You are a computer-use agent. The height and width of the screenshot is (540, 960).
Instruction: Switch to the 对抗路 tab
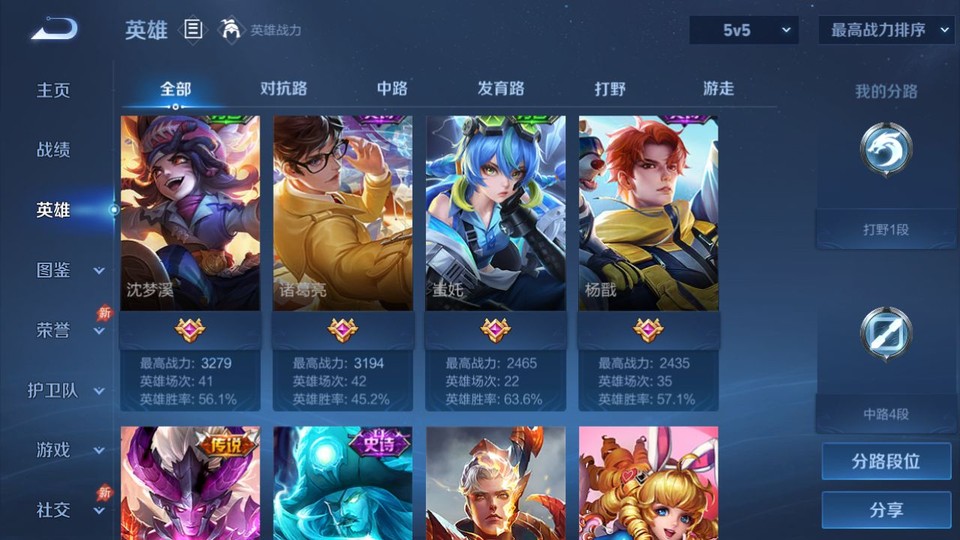click(x=283, y=88)
